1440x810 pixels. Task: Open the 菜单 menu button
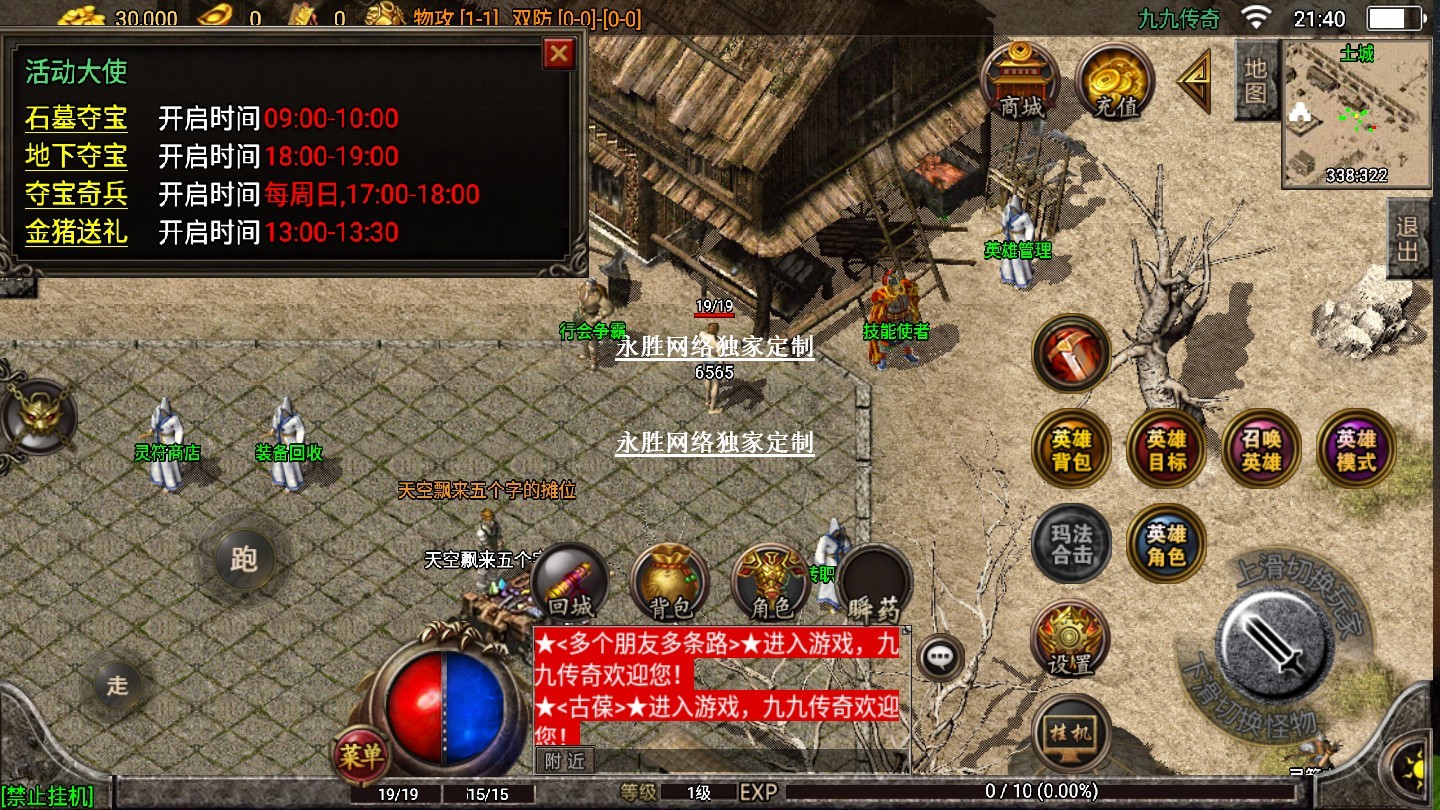[360, 756]
